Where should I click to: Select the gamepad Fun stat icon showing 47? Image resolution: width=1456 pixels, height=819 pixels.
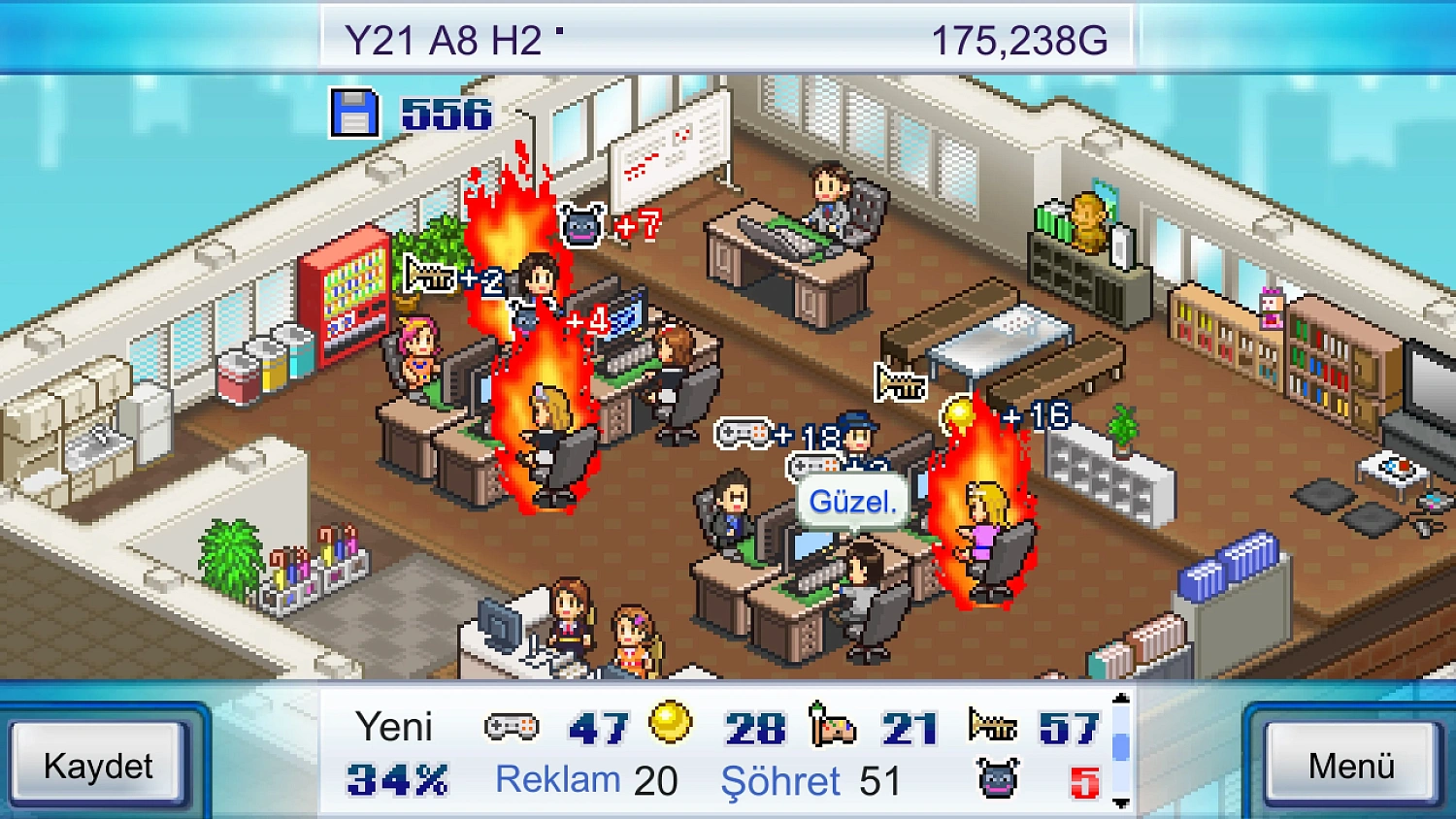pyautogui.click(x=511, y=726)
